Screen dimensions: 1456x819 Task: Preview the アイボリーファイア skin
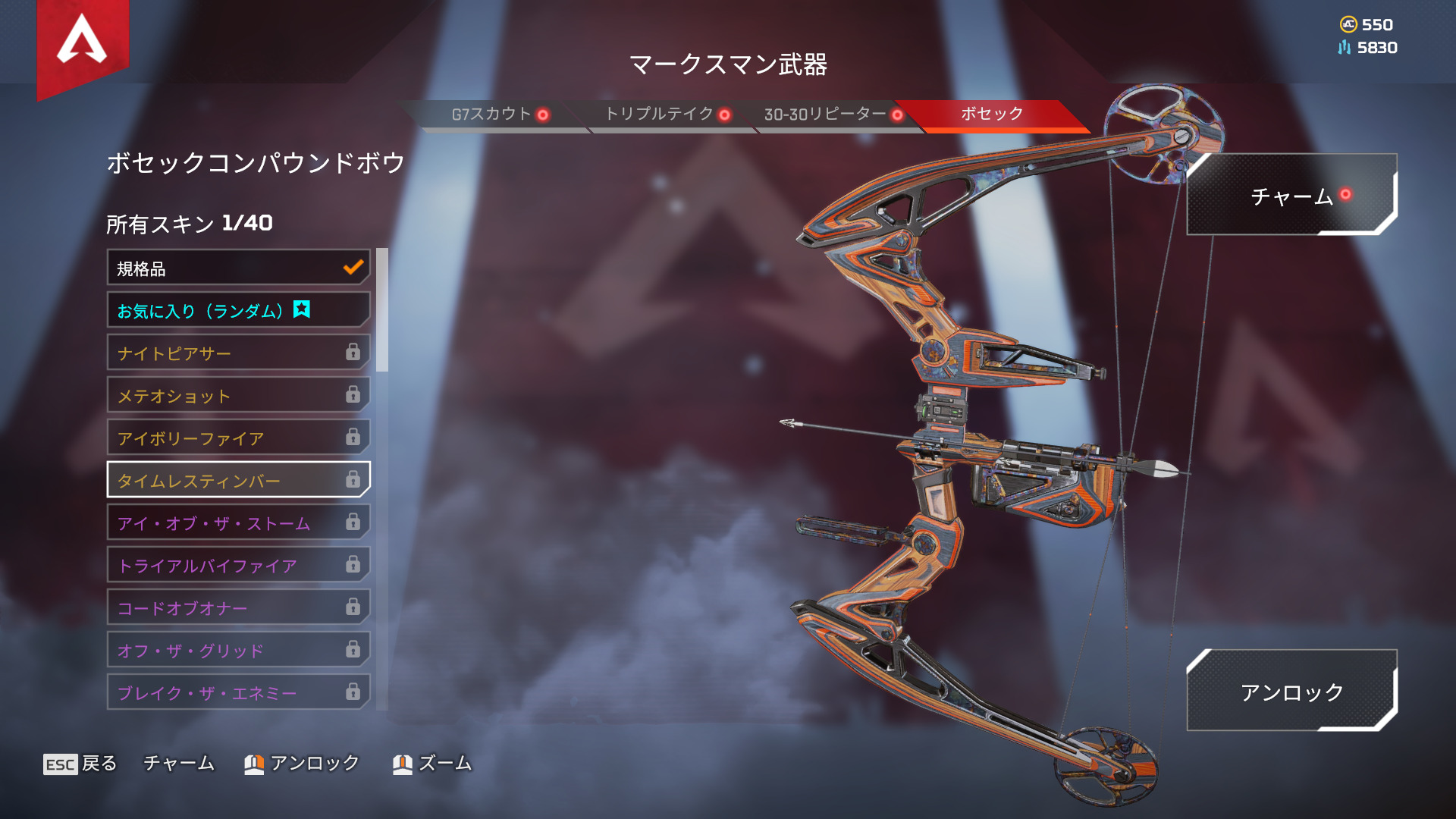tap(238, 438)
